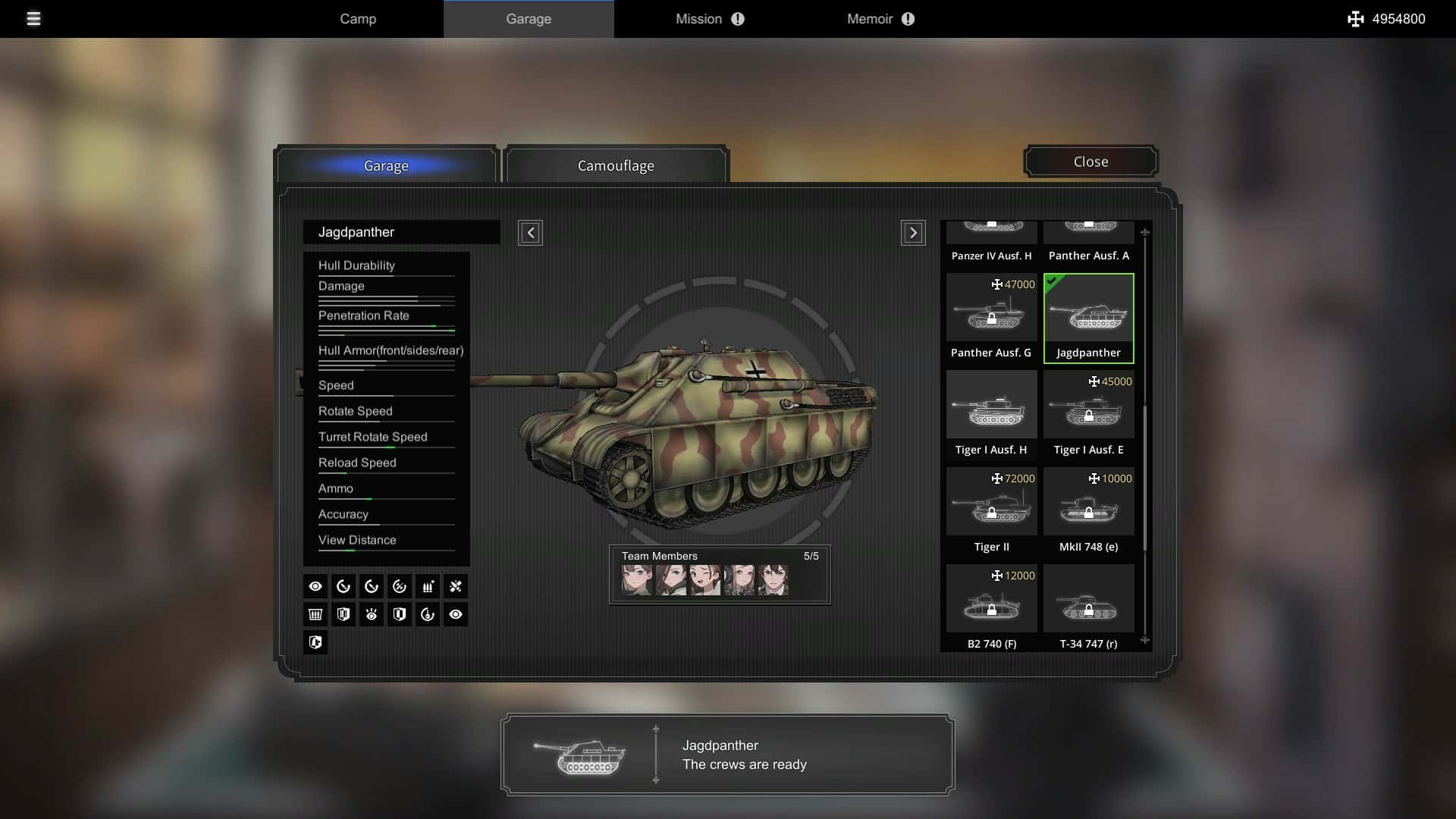
Task: Switch to the Camouflage tab
Action: coord(616,165)
